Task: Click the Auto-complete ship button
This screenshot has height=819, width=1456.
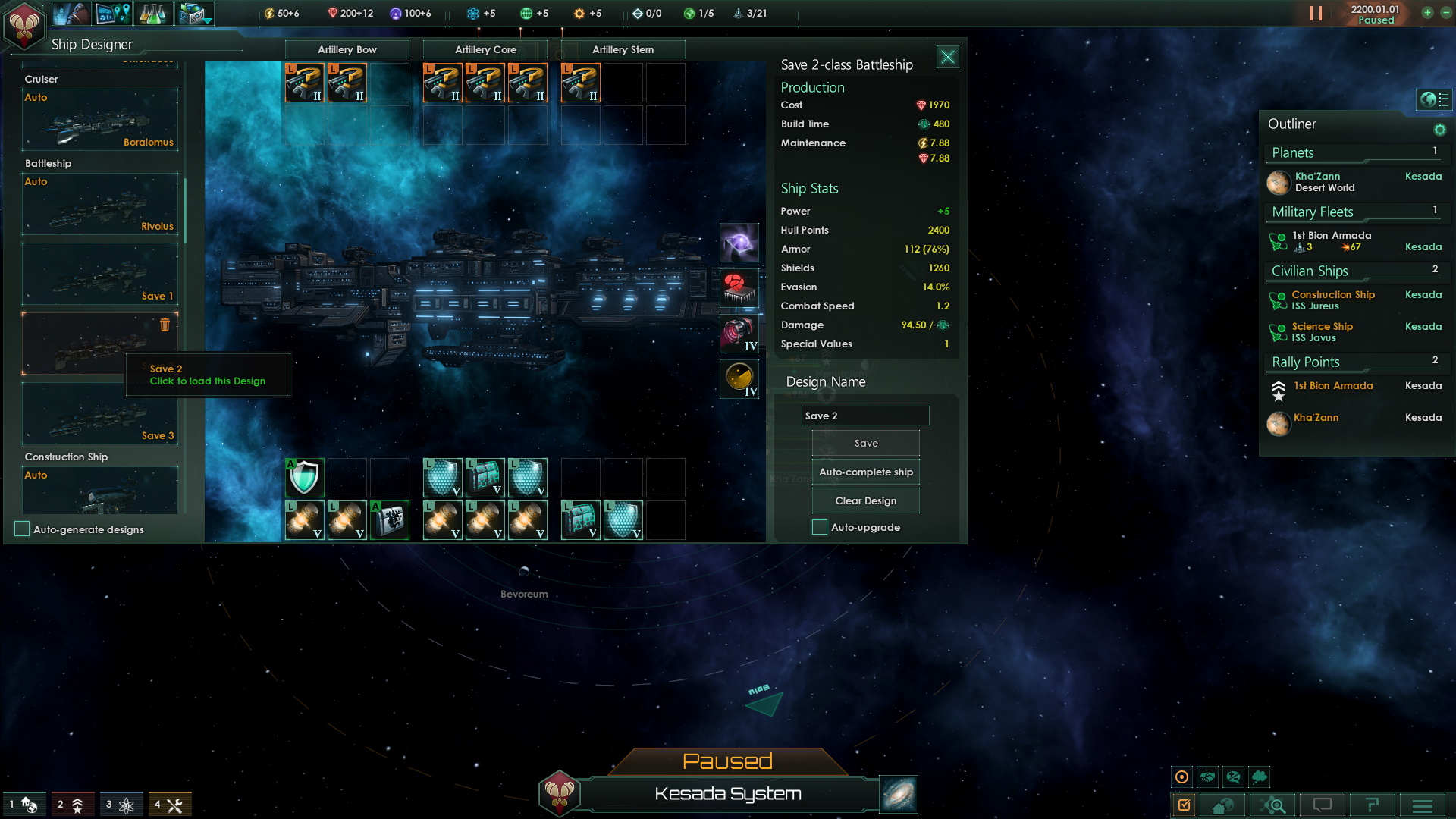Action: click(865, 472)
